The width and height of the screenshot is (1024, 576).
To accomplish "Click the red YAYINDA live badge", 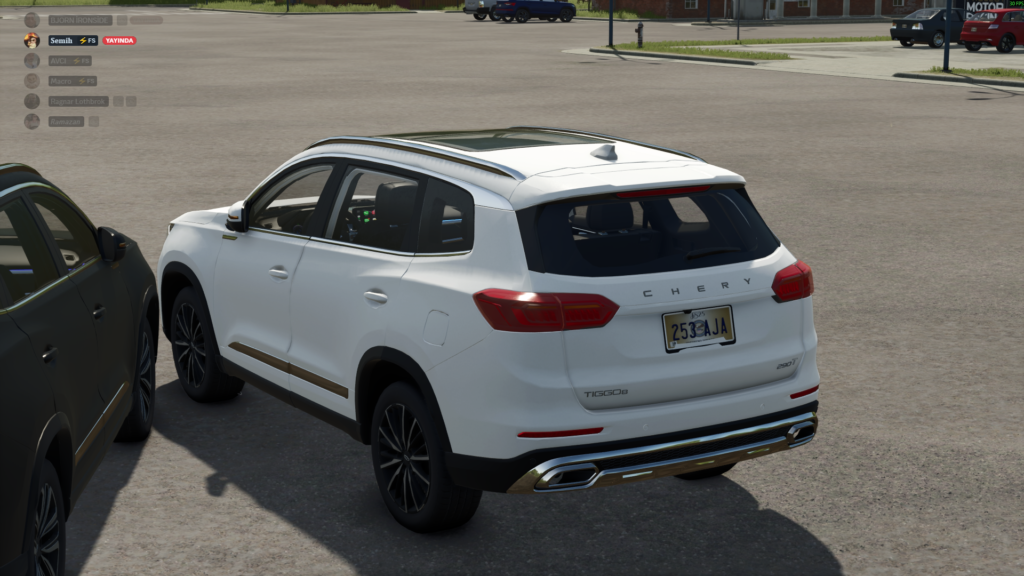I will point(119,40).
